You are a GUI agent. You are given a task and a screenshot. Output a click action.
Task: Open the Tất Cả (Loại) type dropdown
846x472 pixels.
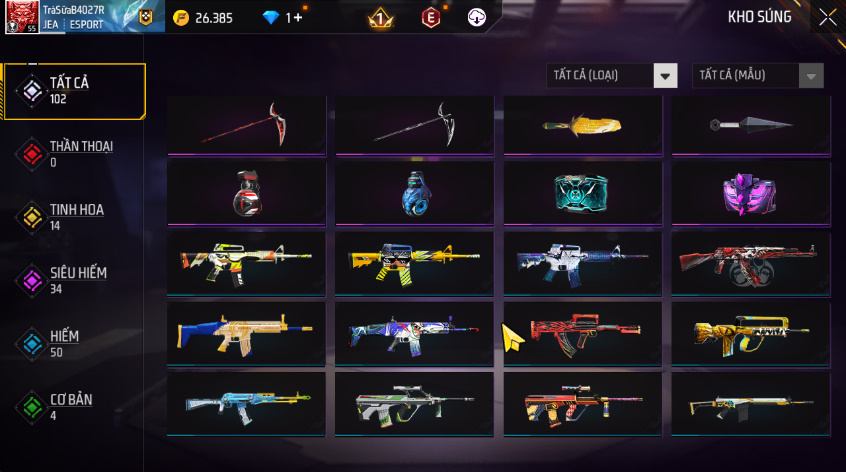(x=612, y=75)
